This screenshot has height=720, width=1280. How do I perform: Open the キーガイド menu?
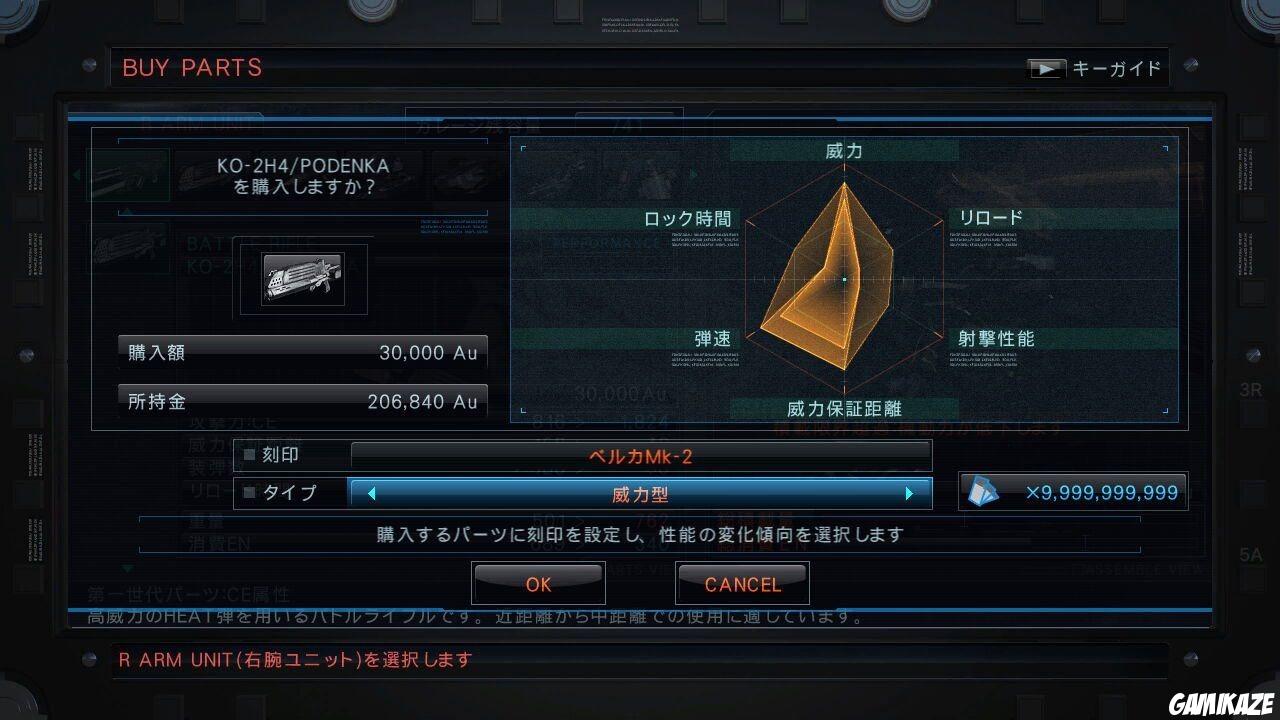point(1114,68)
